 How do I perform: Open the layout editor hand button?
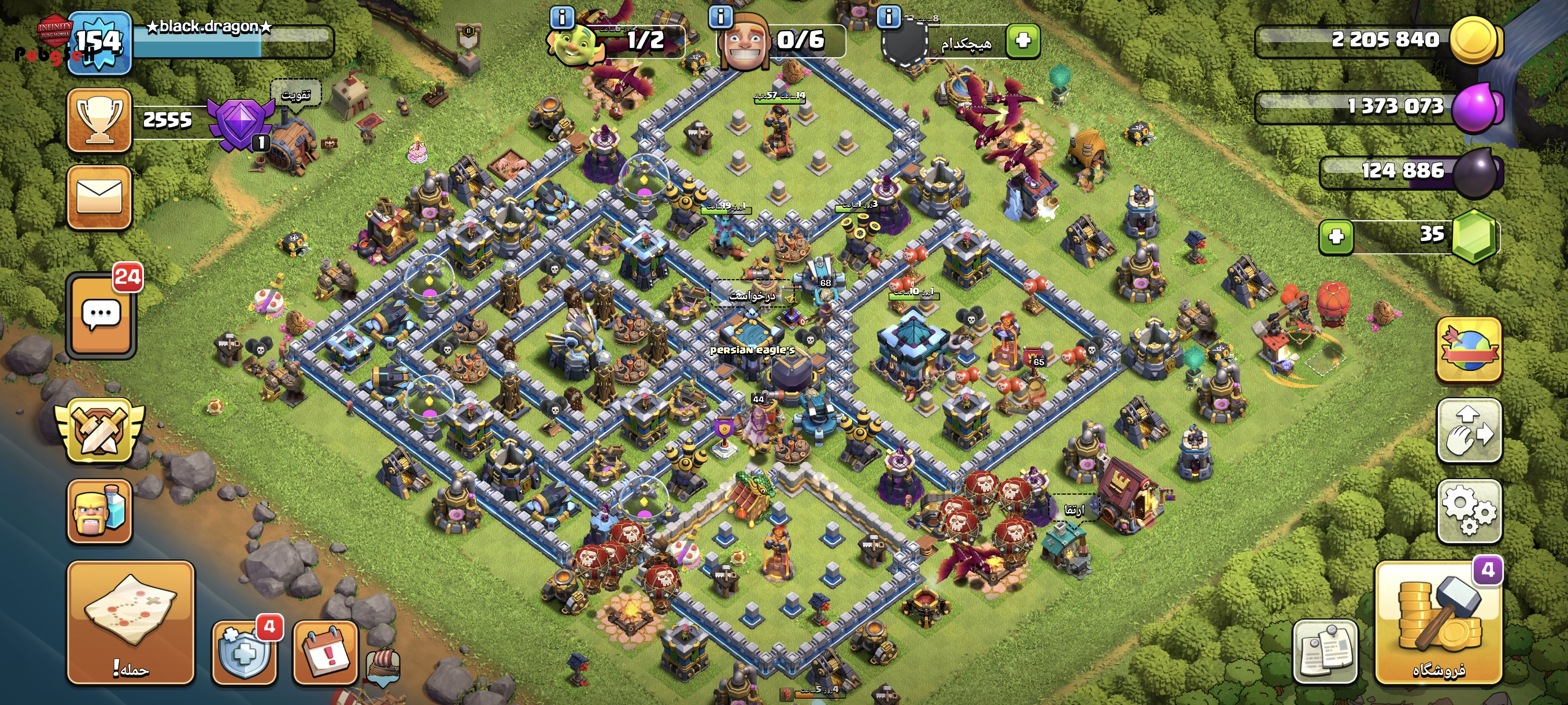[1469, 430]
